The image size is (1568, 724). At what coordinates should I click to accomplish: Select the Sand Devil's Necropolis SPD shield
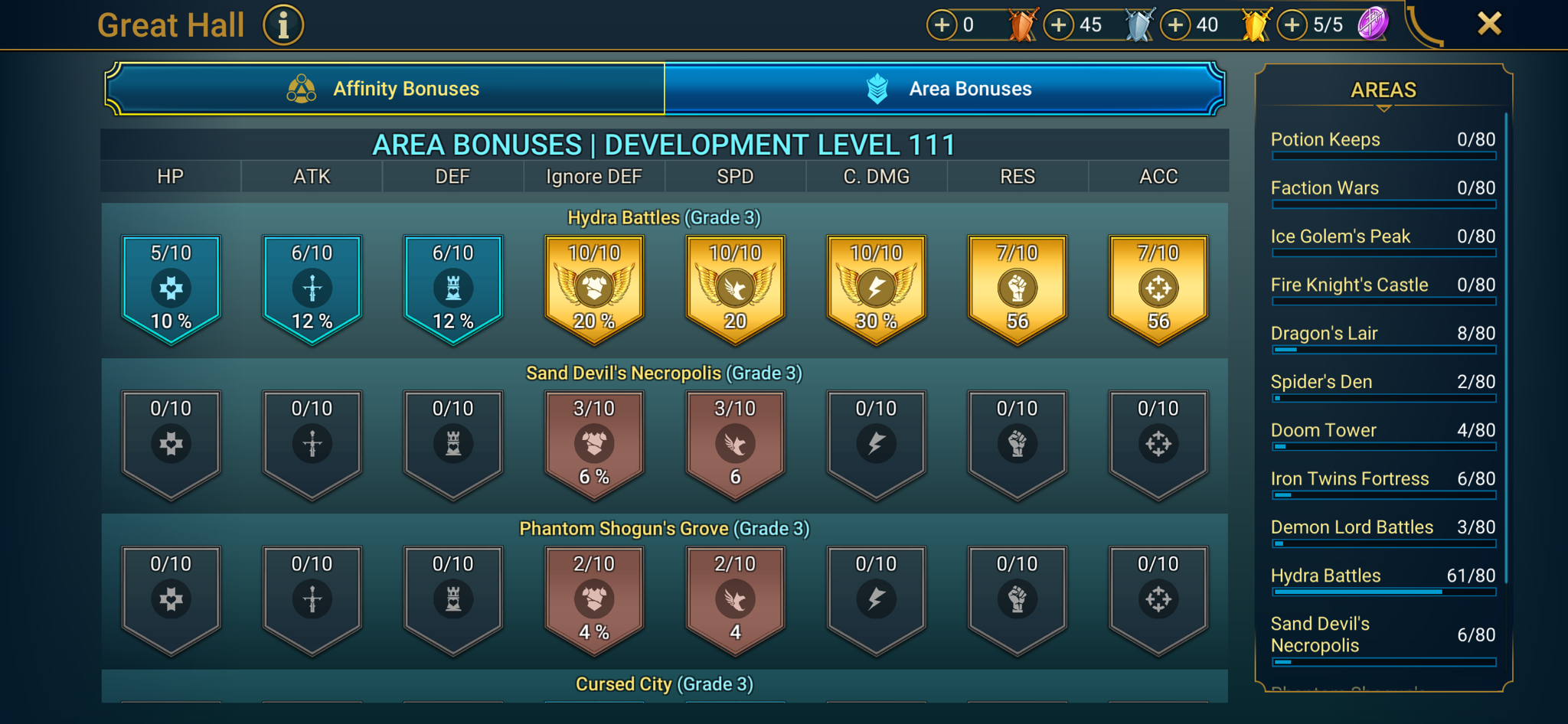pos(734,444)
